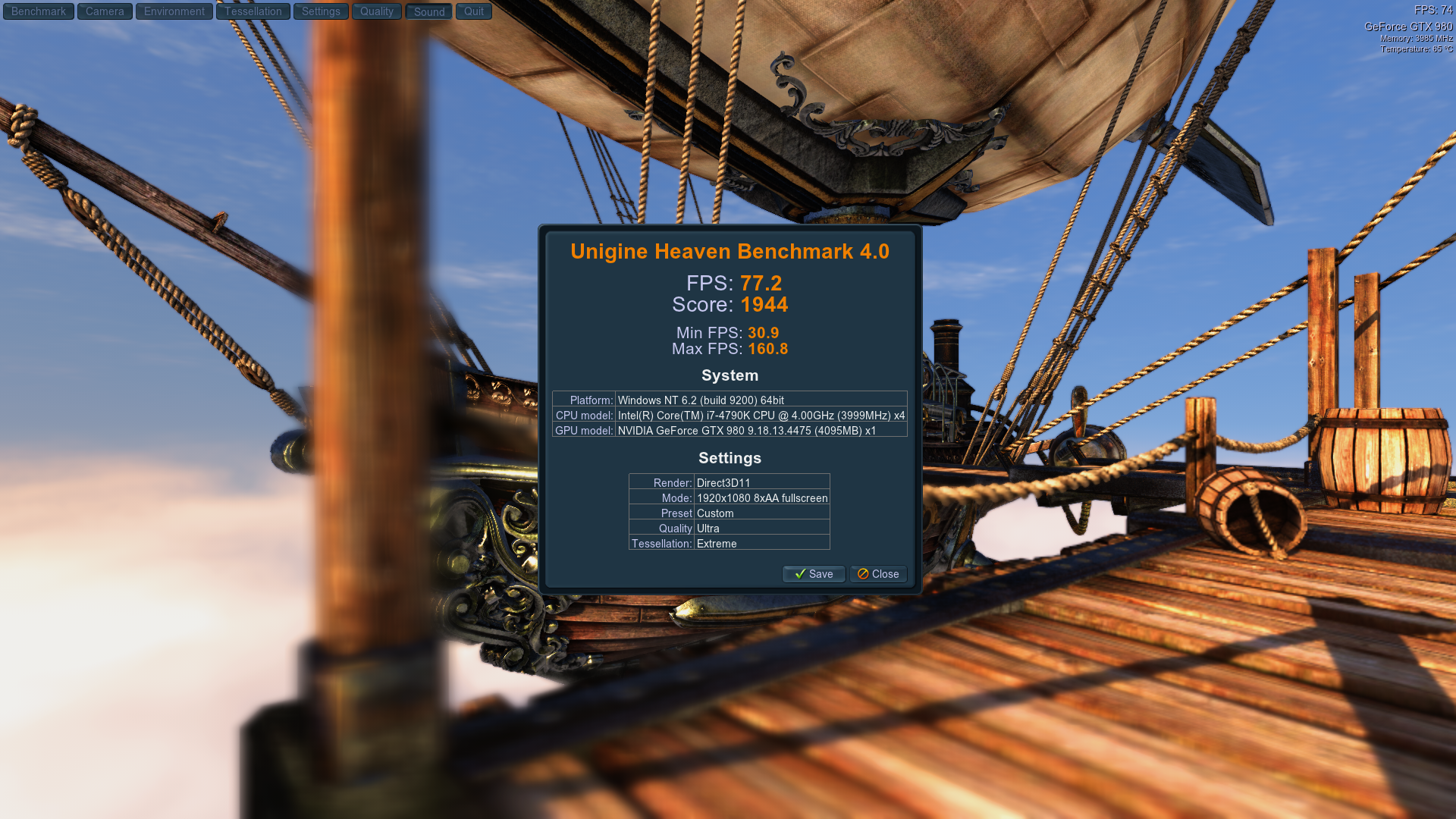Select the Camera menu
Viewport: 1456px width, 819px height.
(105, 11)
